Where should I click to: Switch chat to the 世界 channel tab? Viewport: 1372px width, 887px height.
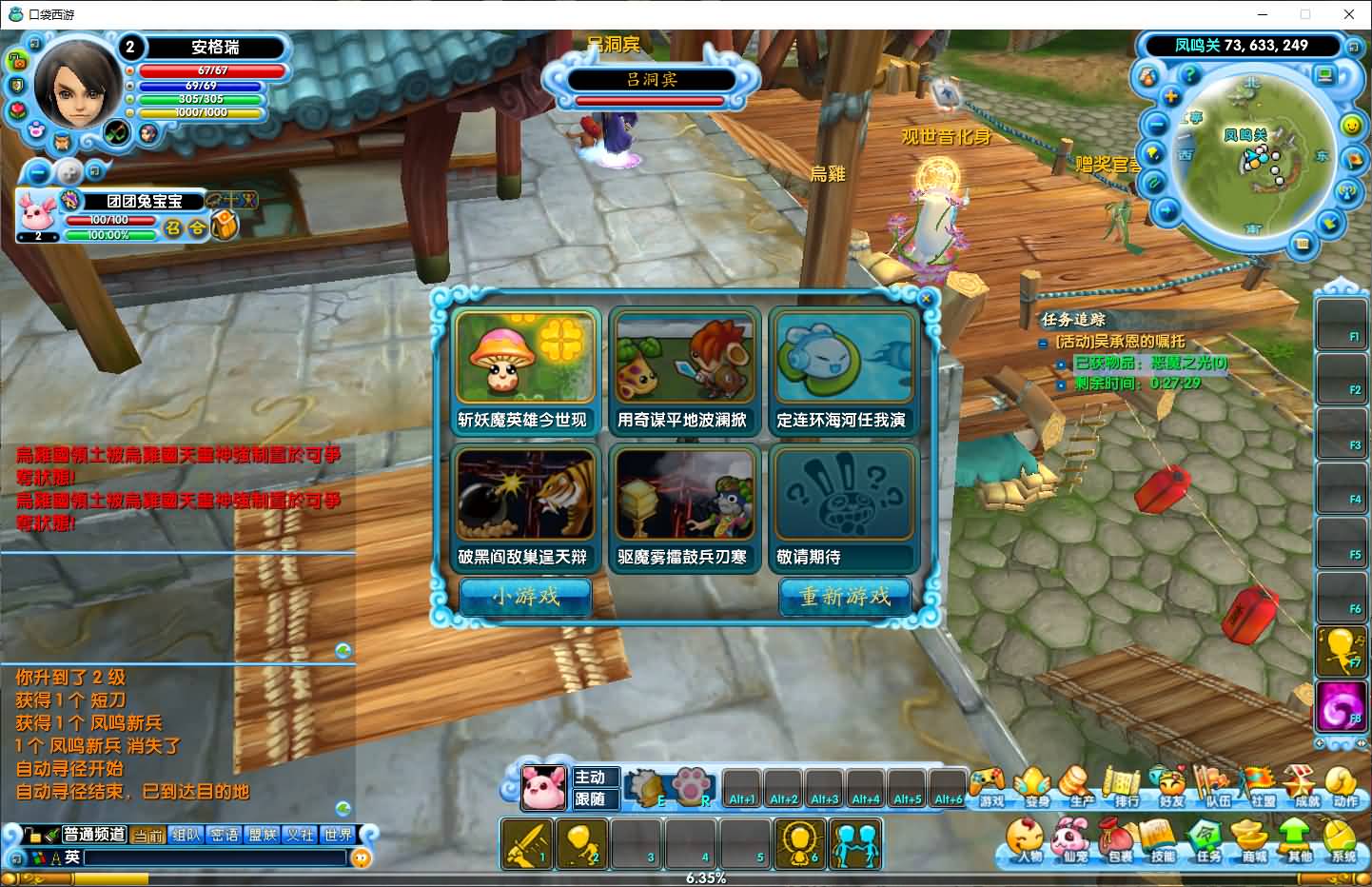click(x=338, y=835)
